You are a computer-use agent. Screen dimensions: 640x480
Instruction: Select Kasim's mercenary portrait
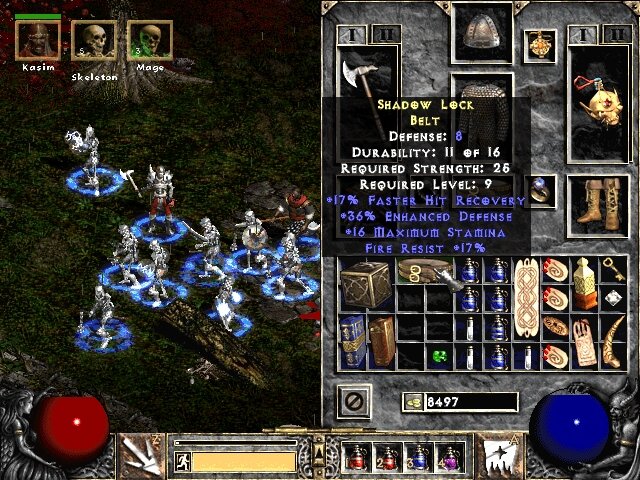click(x=38, y=40)
